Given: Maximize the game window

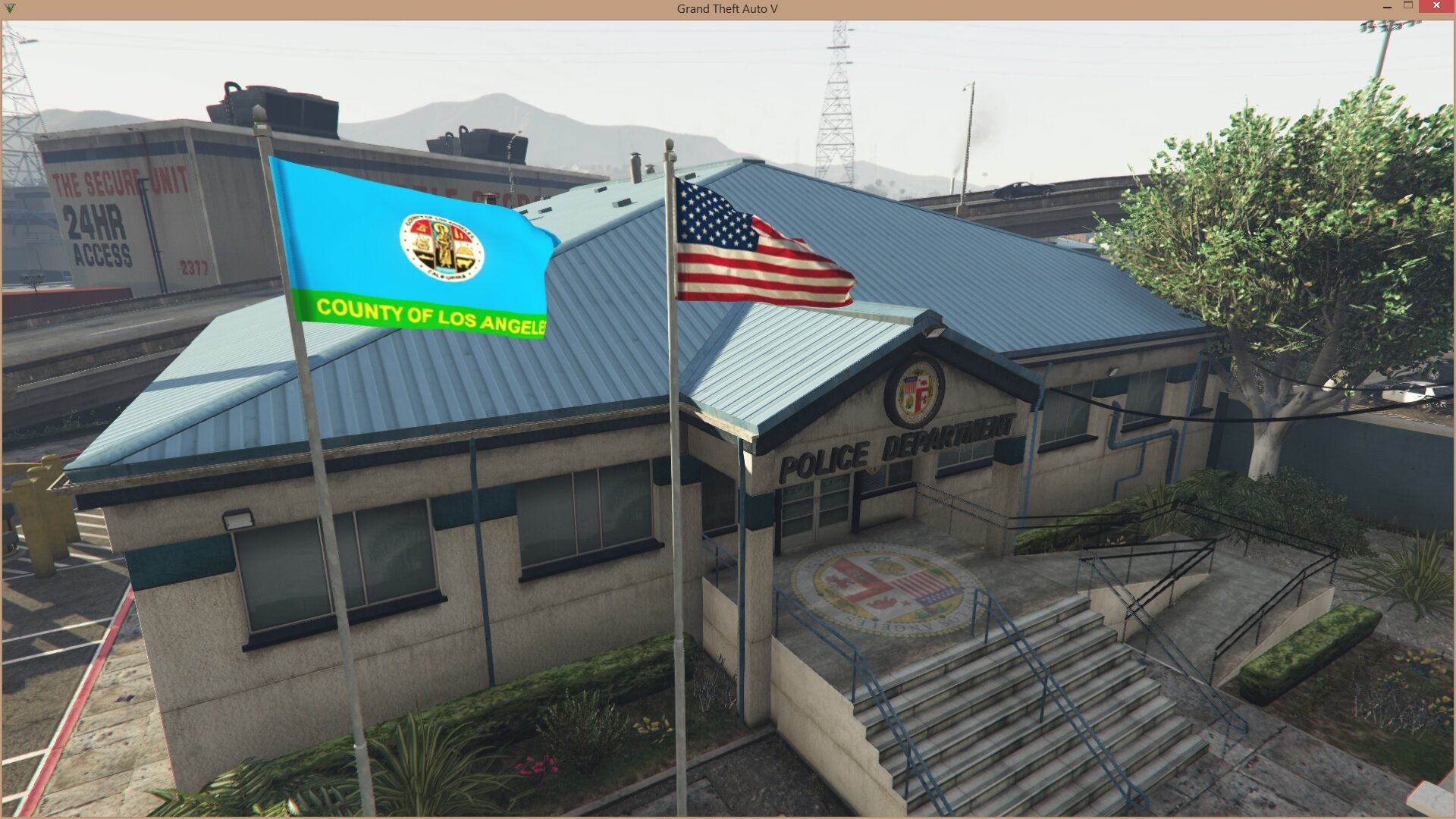Looking at the screenshot, I should [x=1408, y=6].
